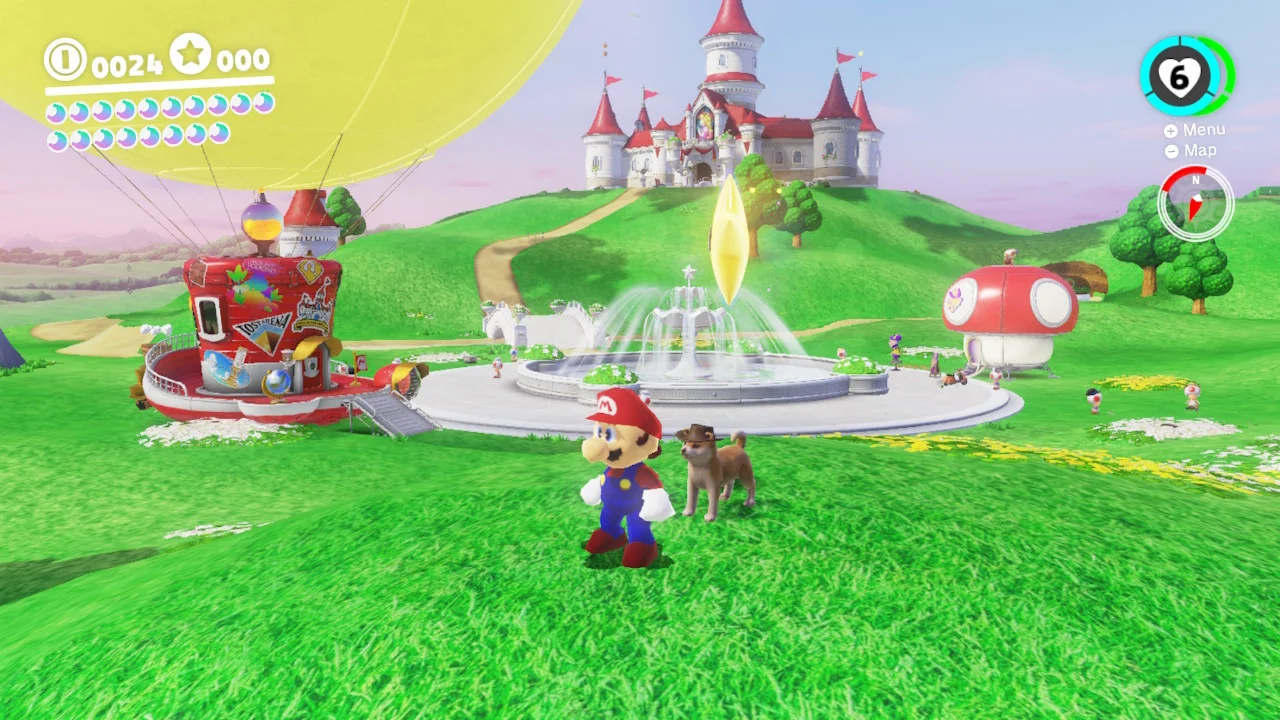Click the plus icon next to Menu
Screen dimensions: 1280x720
1170,129
